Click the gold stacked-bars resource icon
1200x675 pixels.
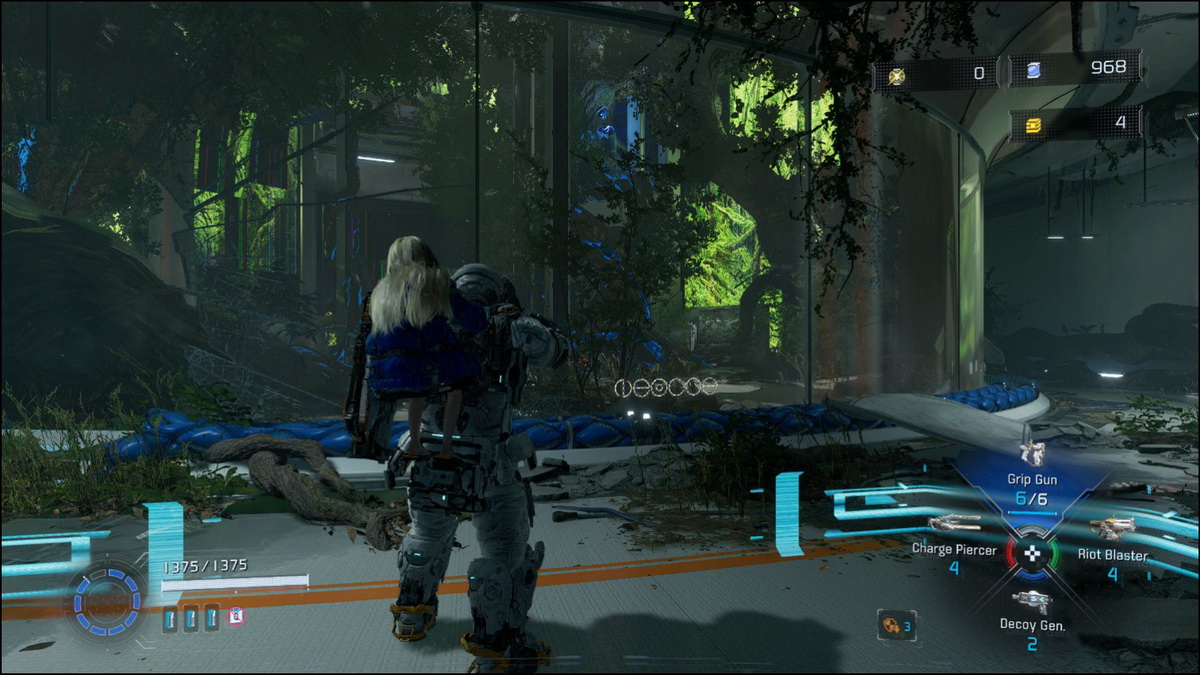click(x=1033, y=124)
